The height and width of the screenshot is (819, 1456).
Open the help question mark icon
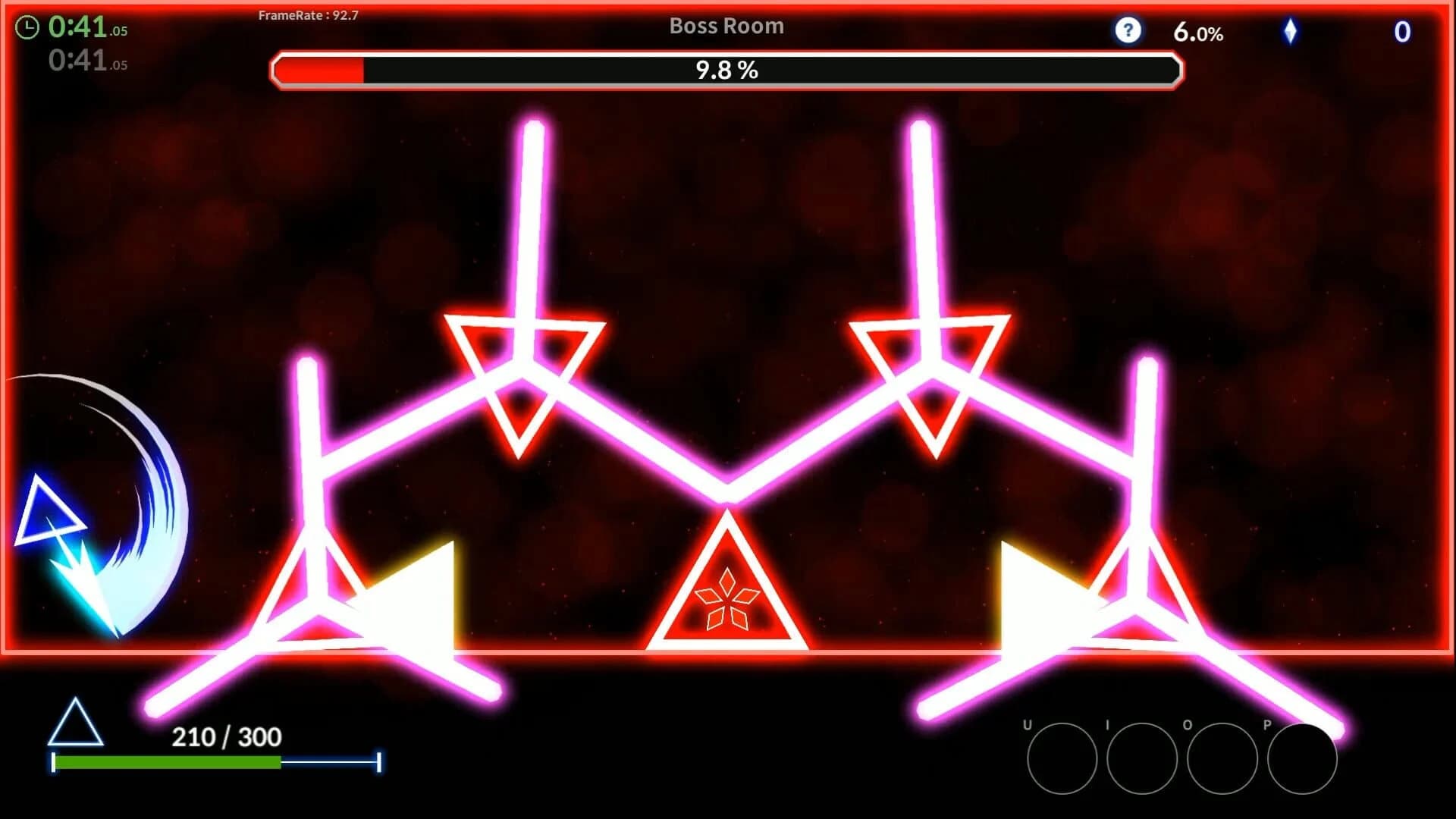pyautogui.click(x=1128, y=30)
